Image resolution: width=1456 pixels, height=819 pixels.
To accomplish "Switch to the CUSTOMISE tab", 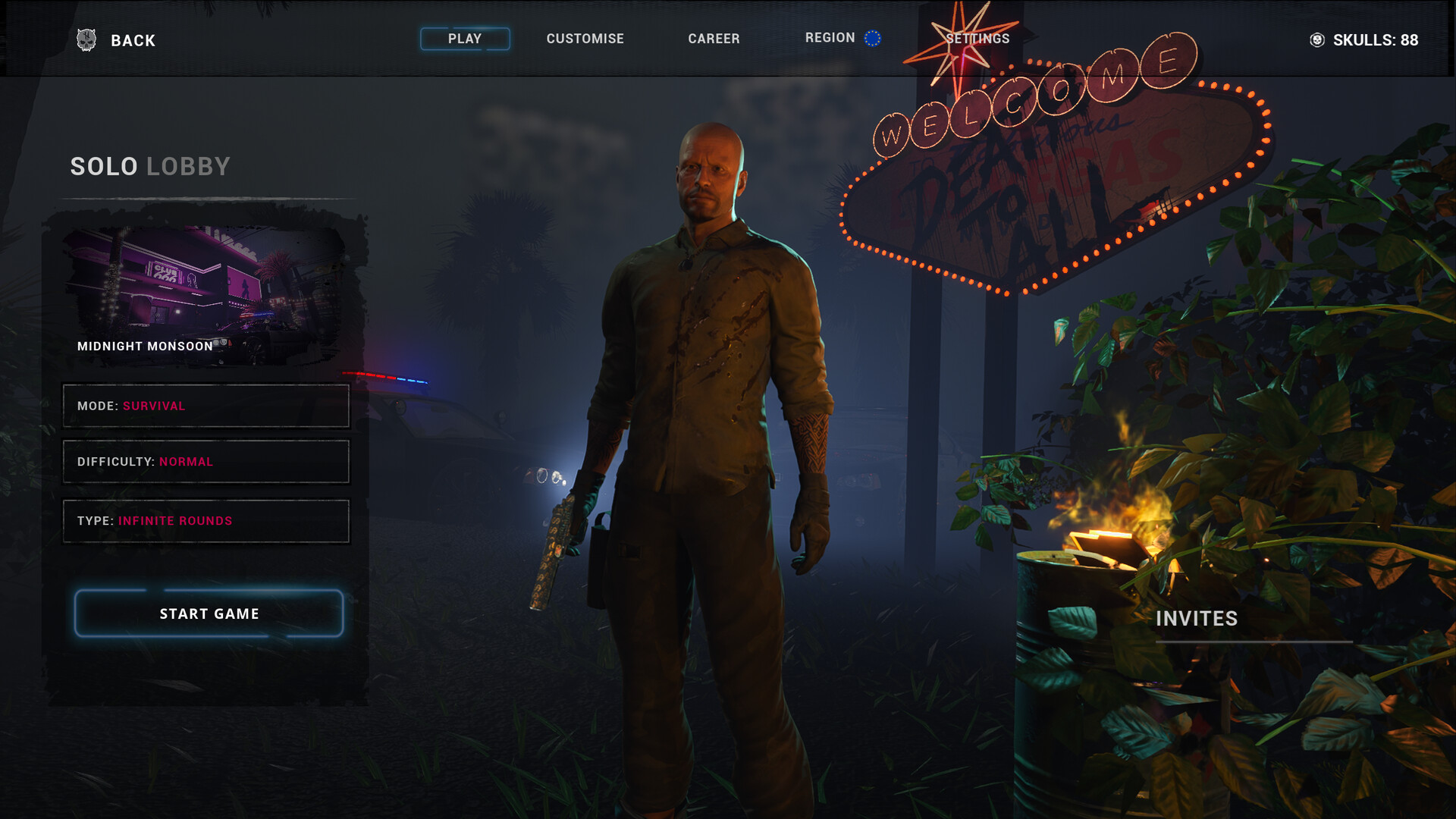I will tap(585, 38).
